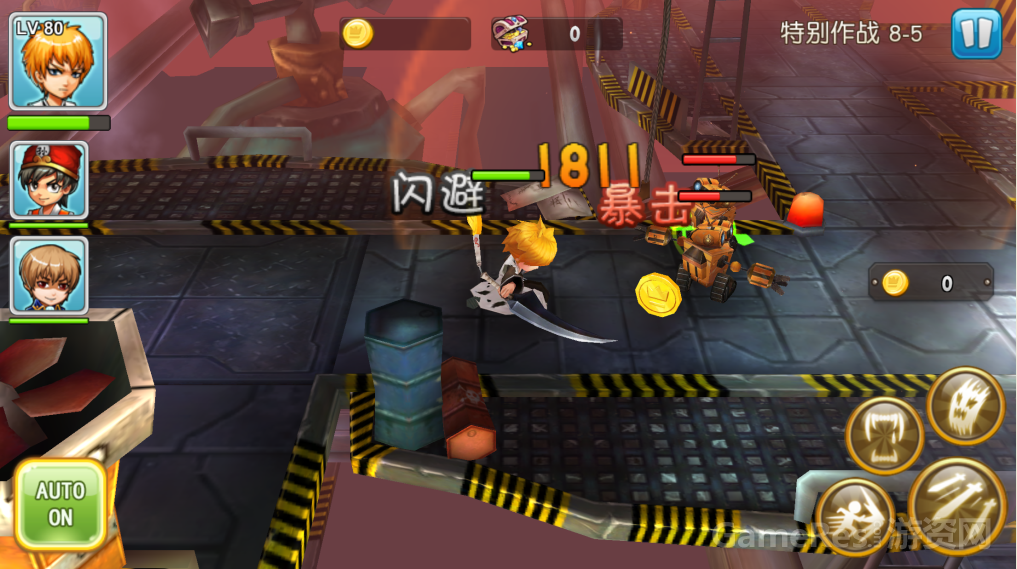The width and height of the screenshot is (1017, 569).
Task: Tap the triple sword attack button
Action: click(957, 503)
